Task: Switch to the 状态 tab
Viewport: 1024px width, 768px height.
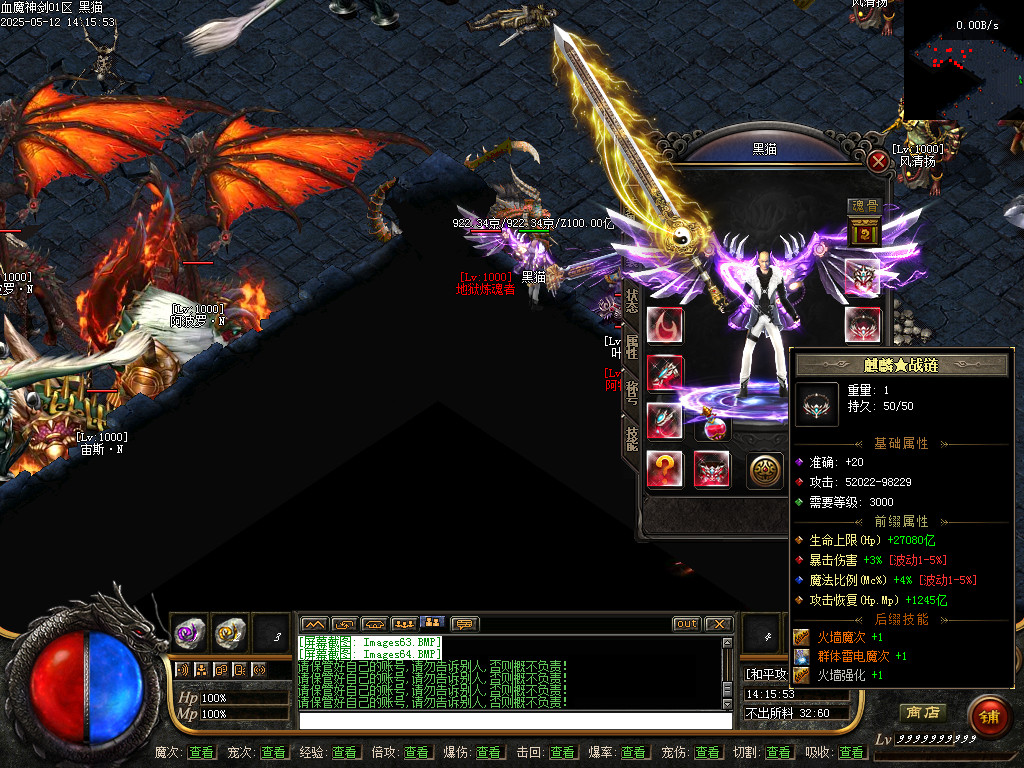Action: 632,301
